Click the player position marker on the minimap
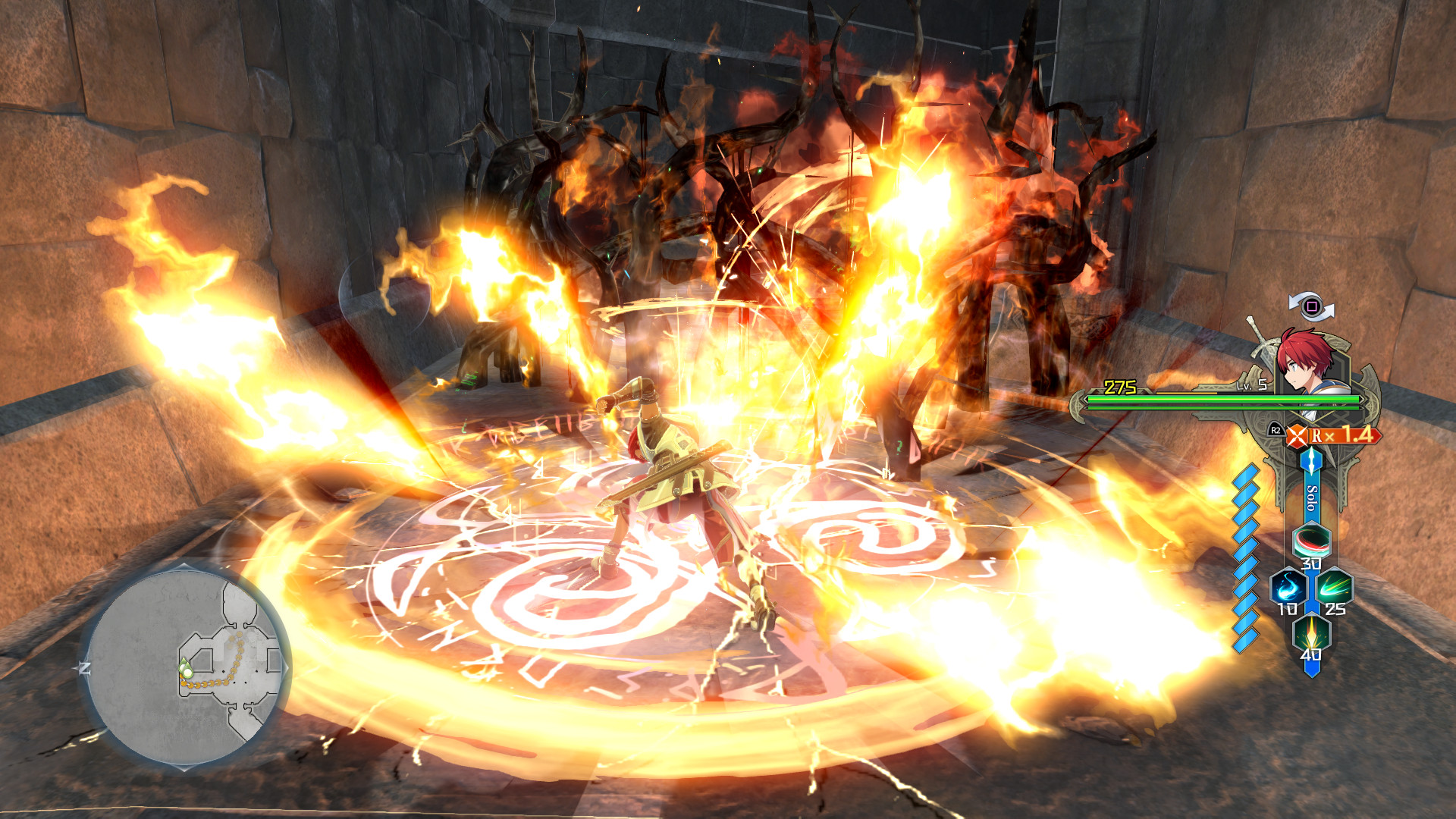 186,671
